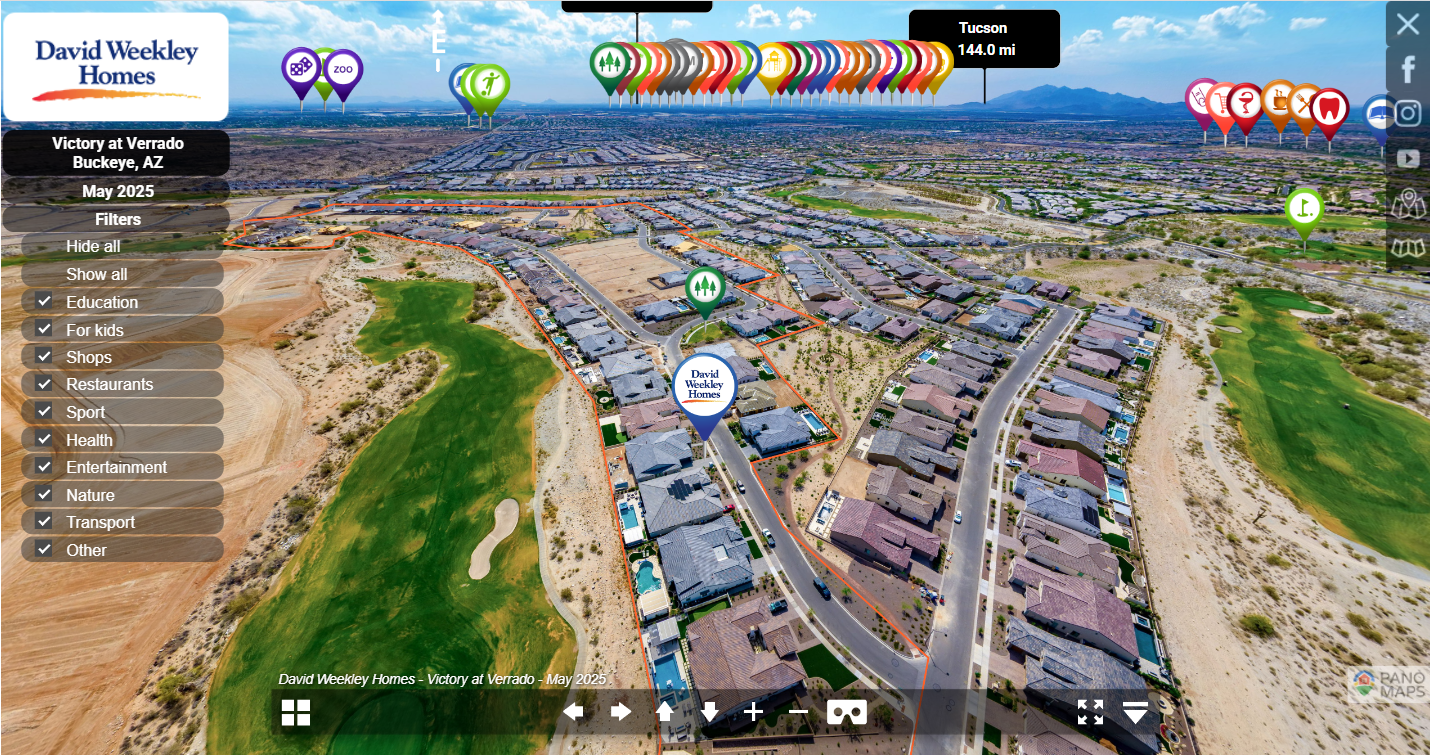Switch to fullscreen view
This screenshot has width=1430, height=755.
1090,712
